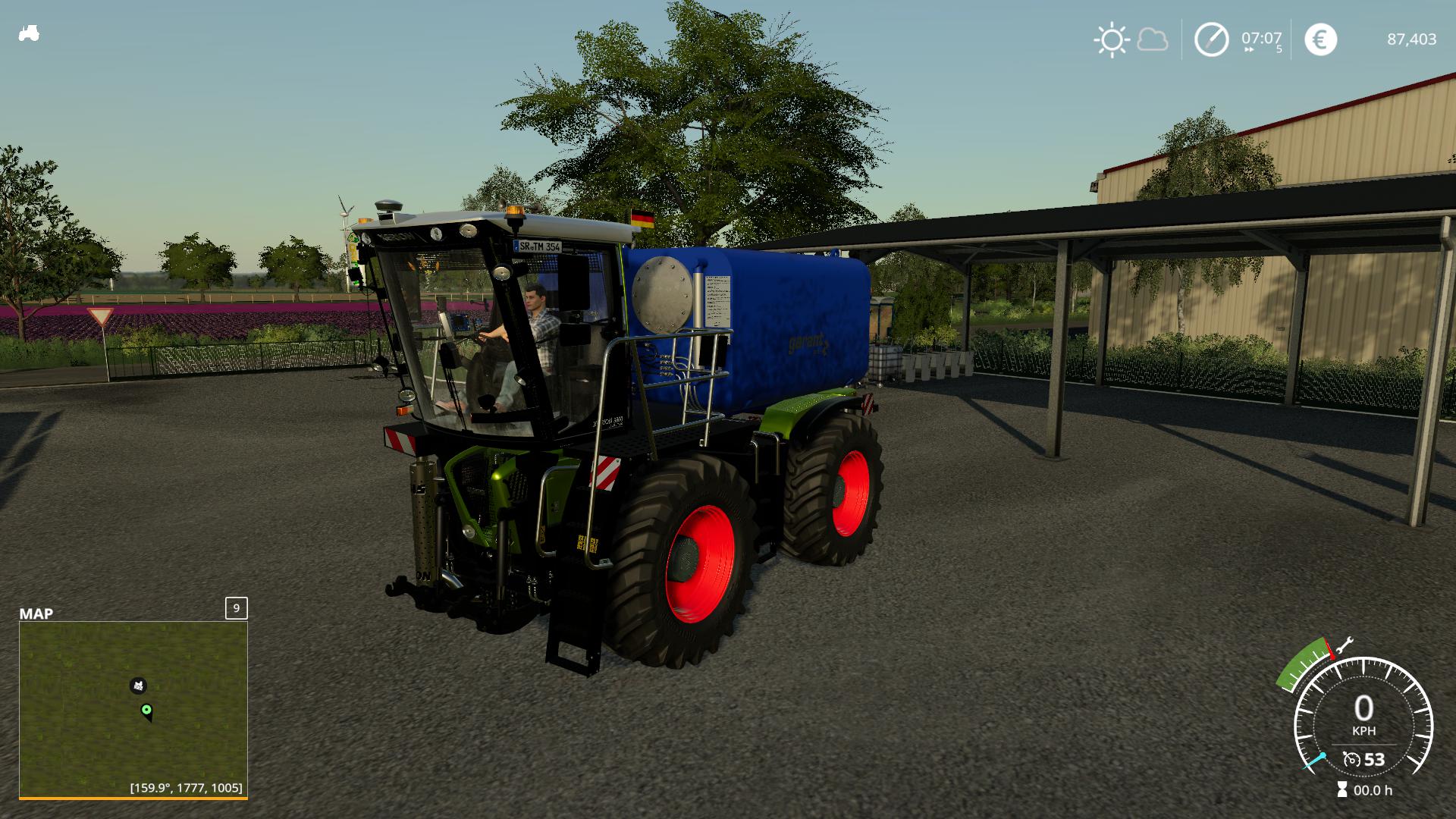
Task: Select the compass clock icon
Action: click(1211, 39)
